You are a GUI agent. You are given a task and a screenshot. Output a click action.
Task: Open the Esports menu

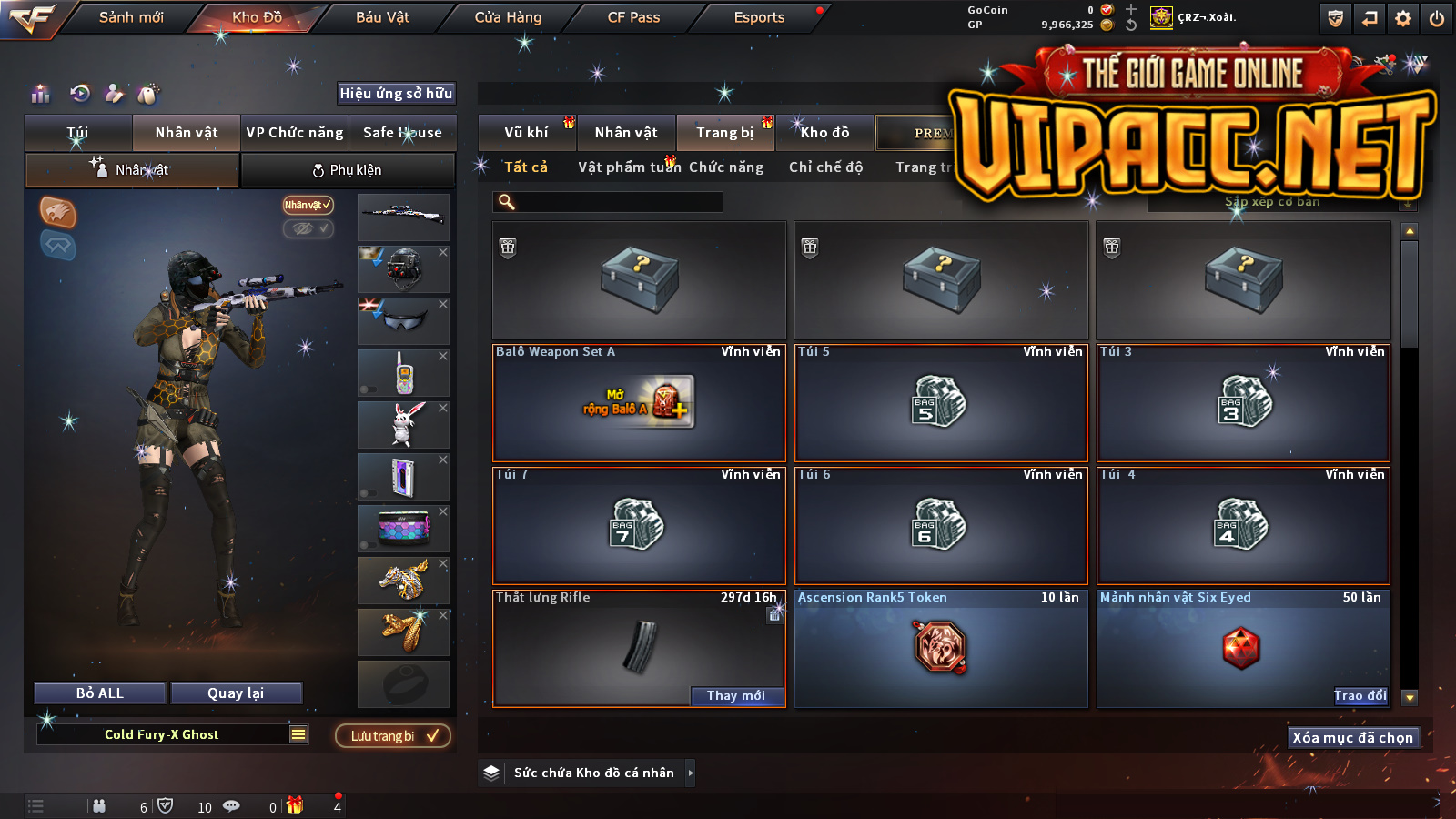[759, 17]
